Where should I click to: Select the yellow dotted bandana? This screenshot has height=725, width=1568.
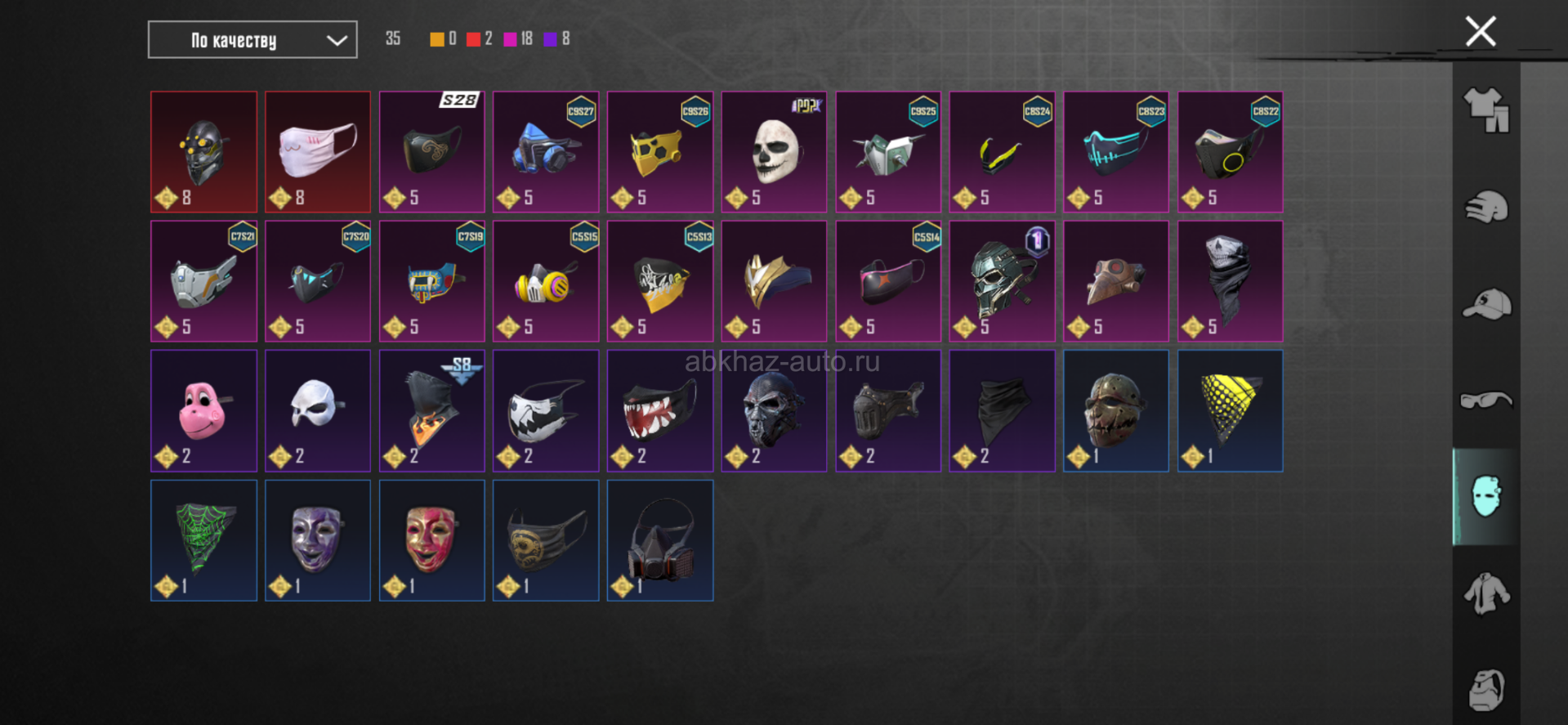point(1230,410)
